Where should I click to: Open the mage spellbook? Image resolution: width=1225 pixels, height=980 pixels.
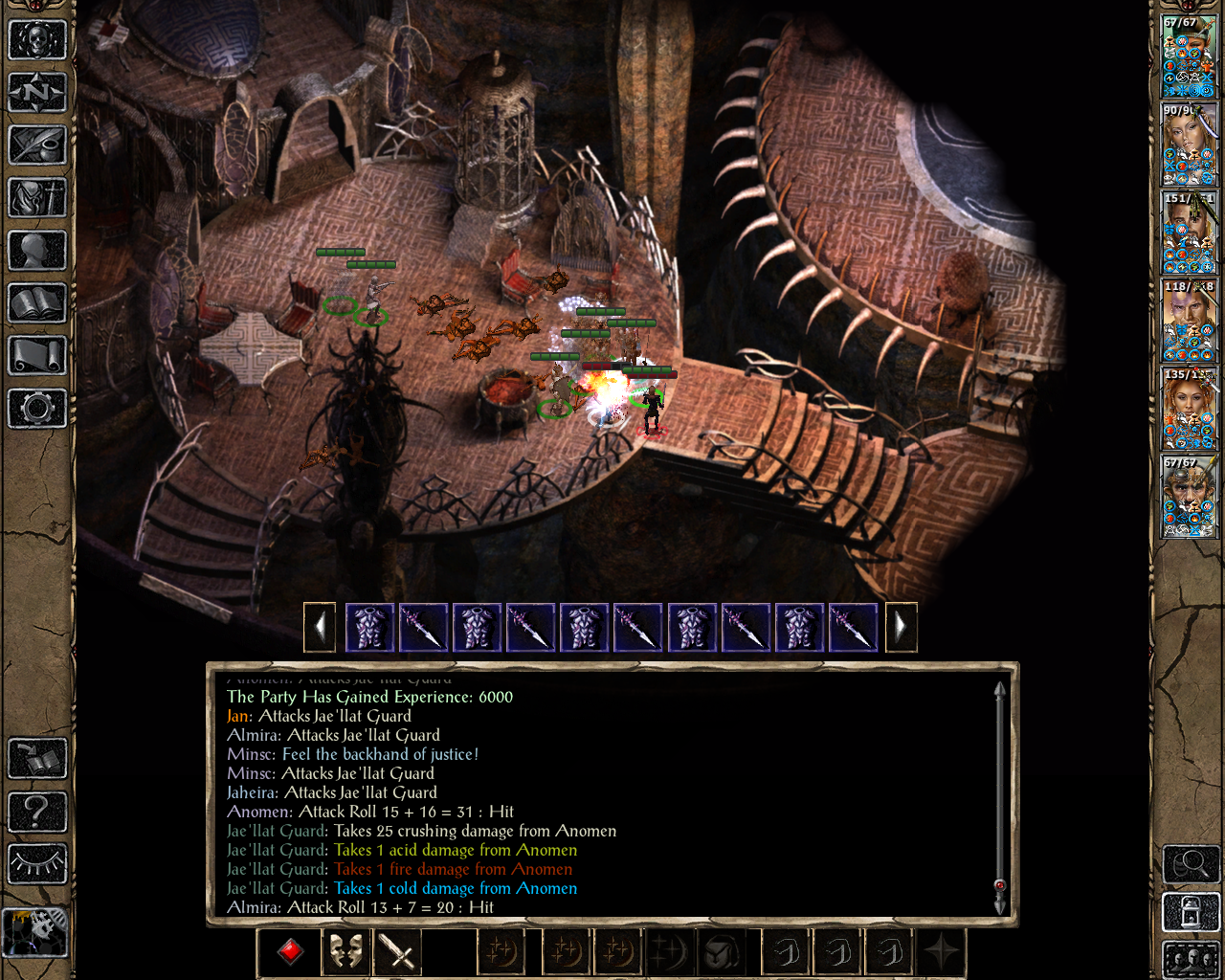pos(37,303)
